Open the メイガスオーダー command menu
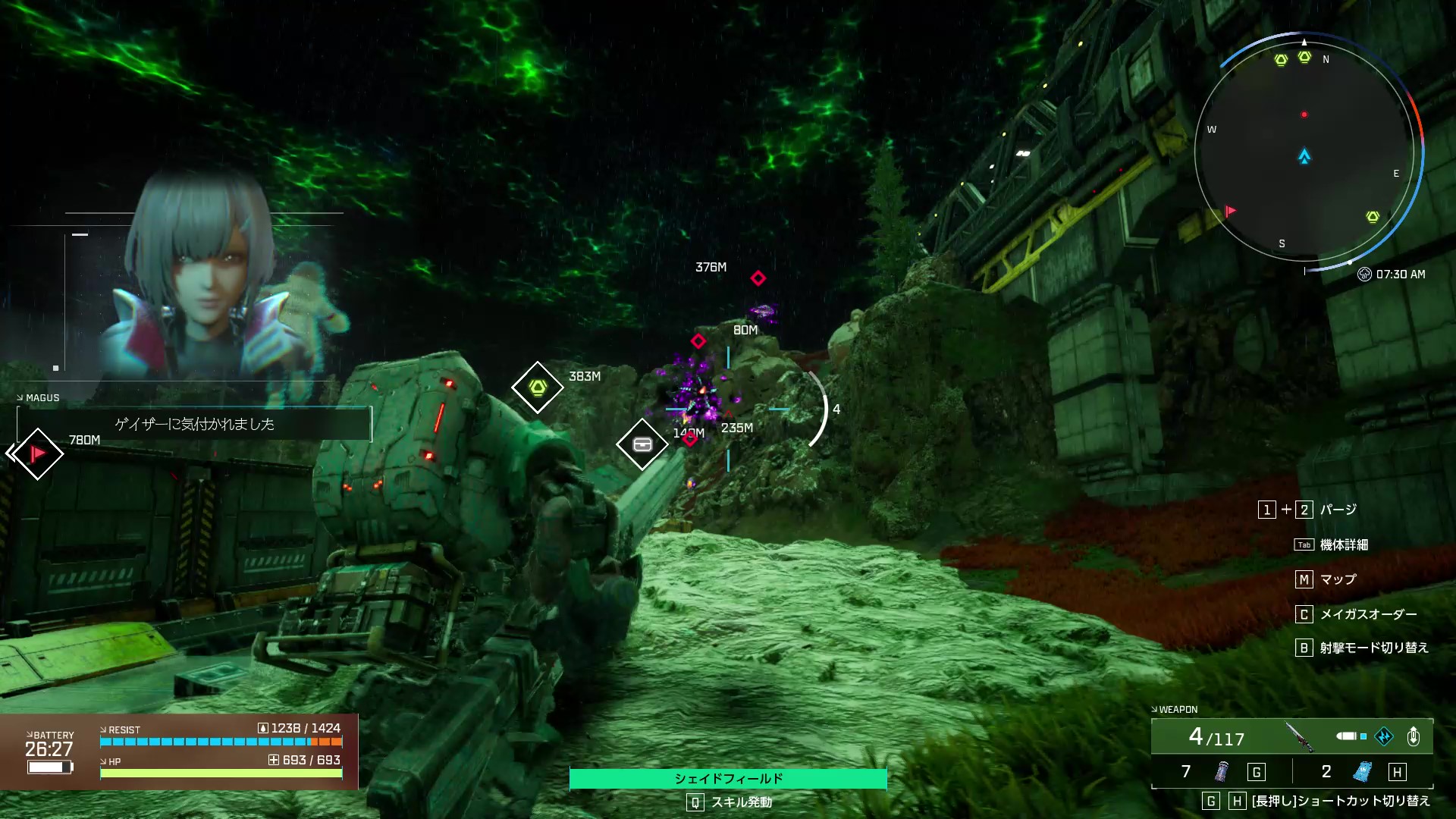Image resolution: width=1456 pixels, height=819 pixels. [x=1368, y=614]
